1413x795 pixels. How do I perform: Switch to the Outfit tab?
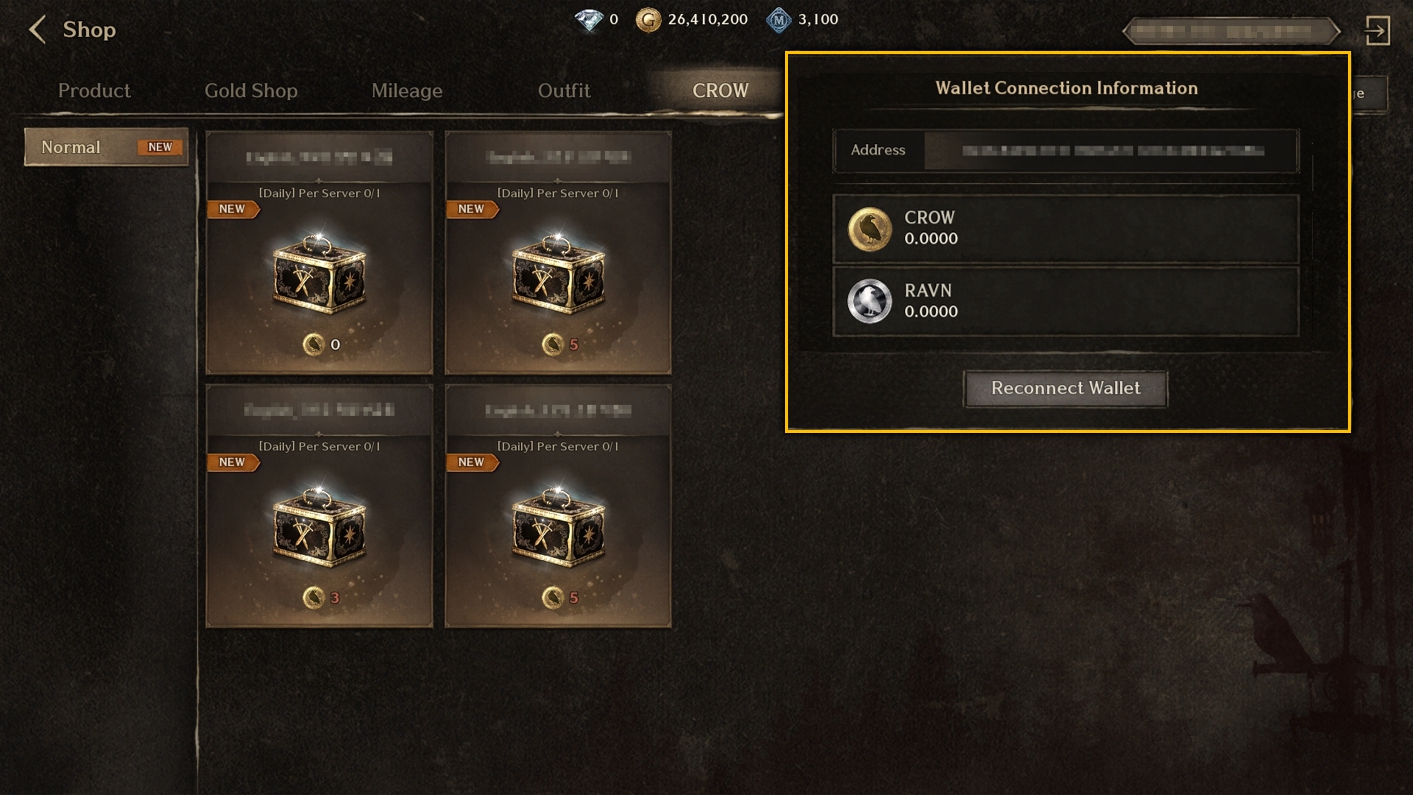pos(564,91)
